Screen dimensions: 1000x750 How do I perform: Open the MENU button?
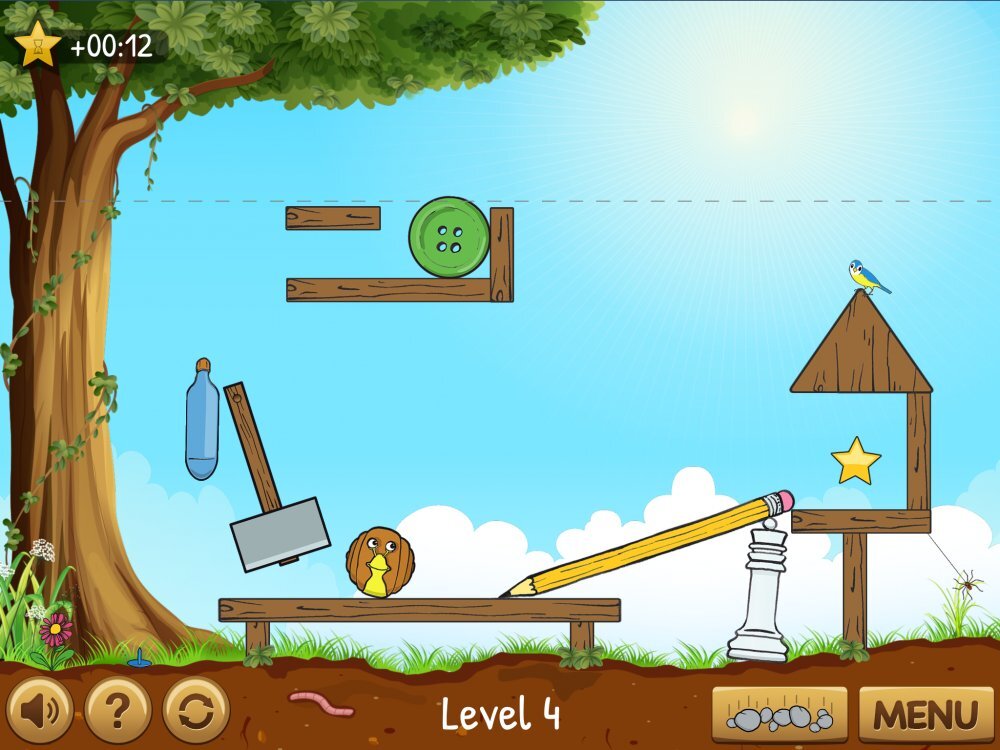tap(926, 715)
